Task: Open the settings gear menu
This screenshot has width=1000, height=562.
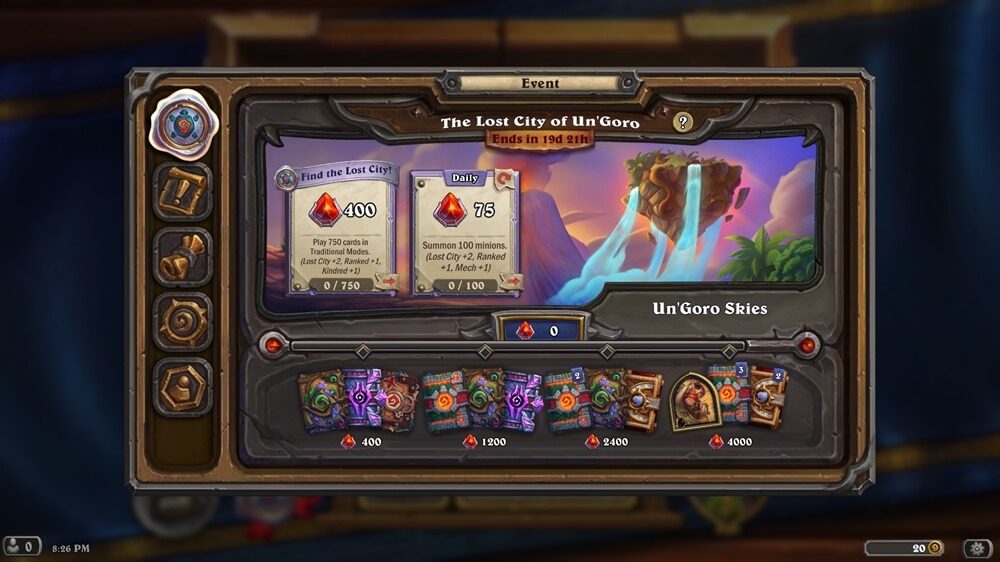Action: click(976, 548)
